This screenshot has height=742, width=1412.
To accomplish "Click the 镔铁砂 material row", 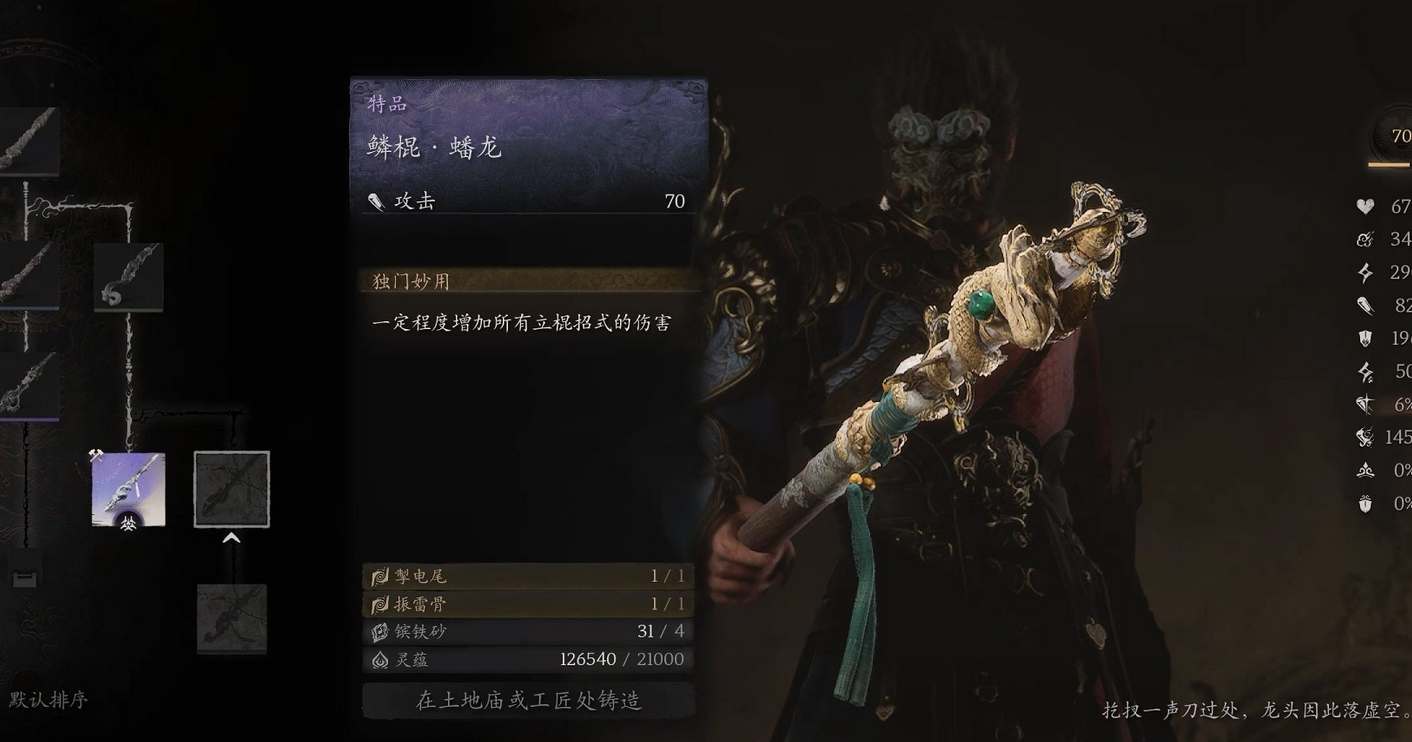I will click(x=528, y=631).
